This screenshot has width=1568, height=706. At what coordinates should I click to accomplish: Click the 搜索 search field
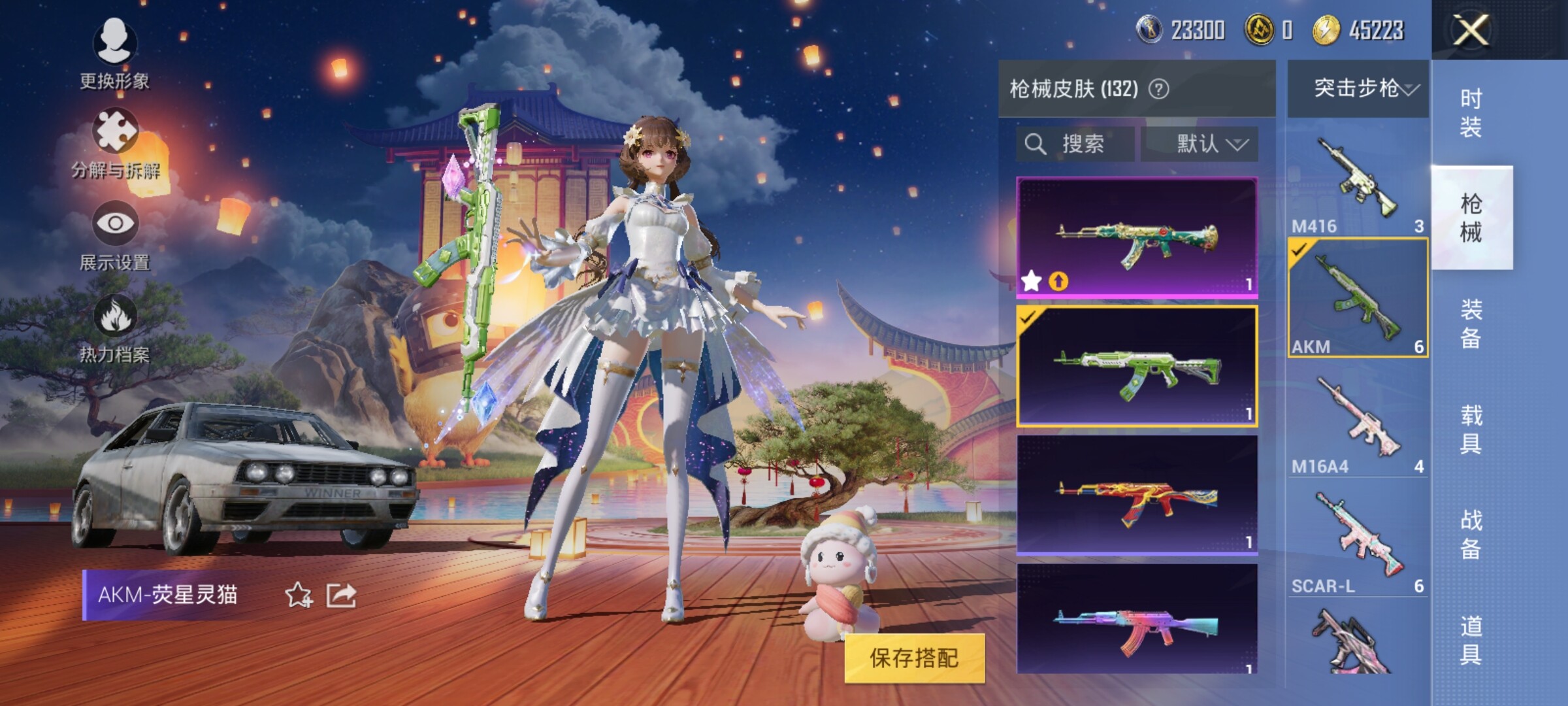pyautogui.click(x=1075, y=144)
